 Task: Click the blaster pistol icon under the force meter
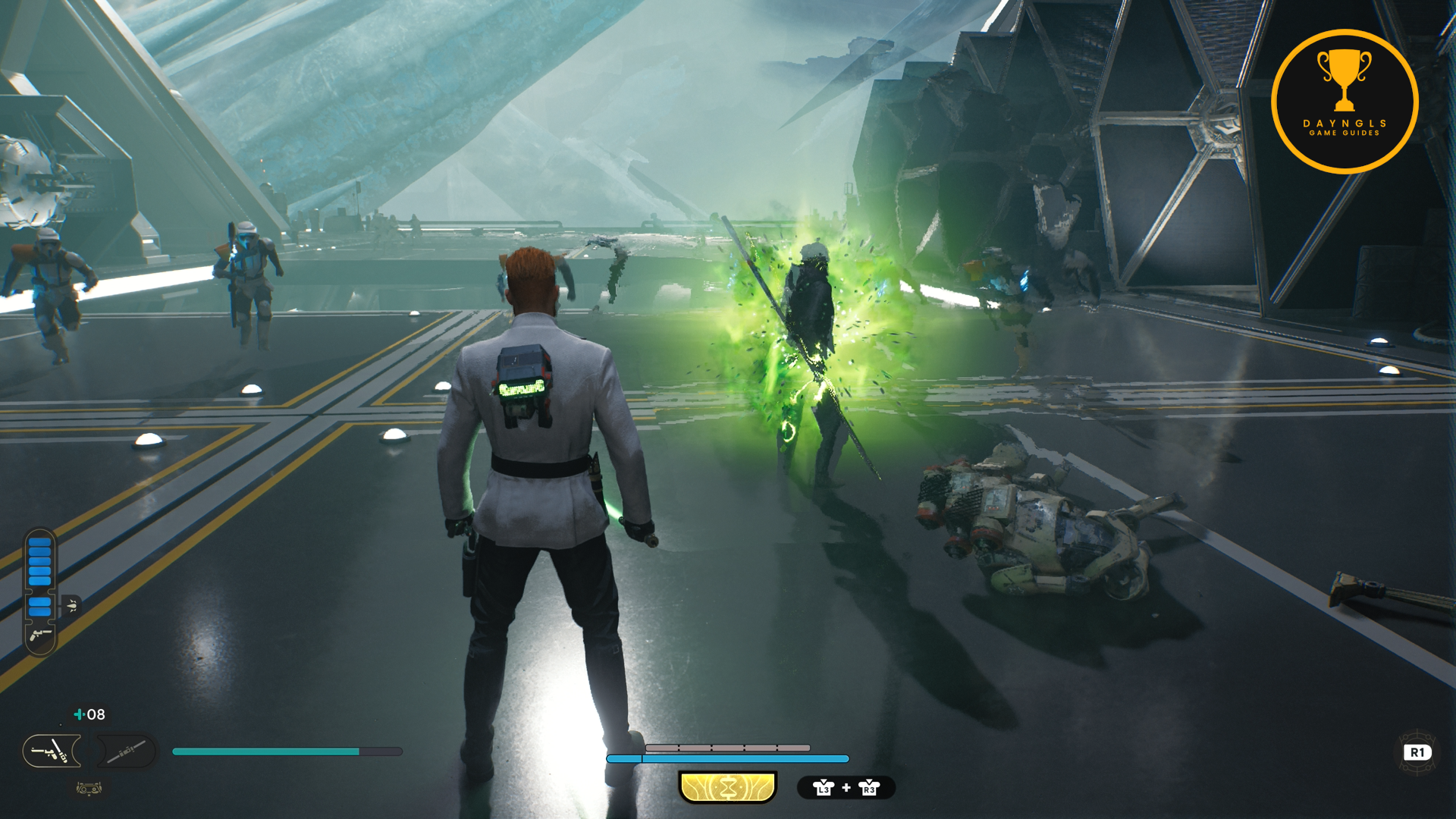coord(40,634)
